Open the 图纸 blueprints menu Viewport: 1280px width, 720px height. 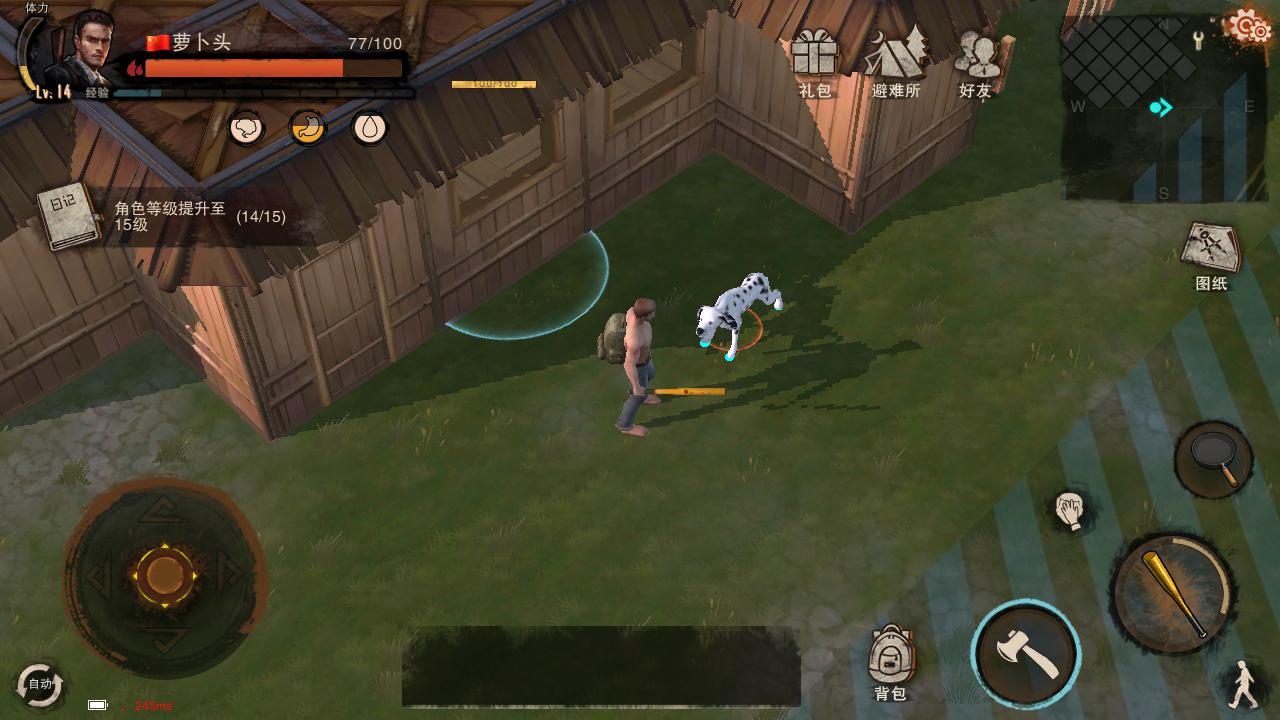coord(1211,252)
